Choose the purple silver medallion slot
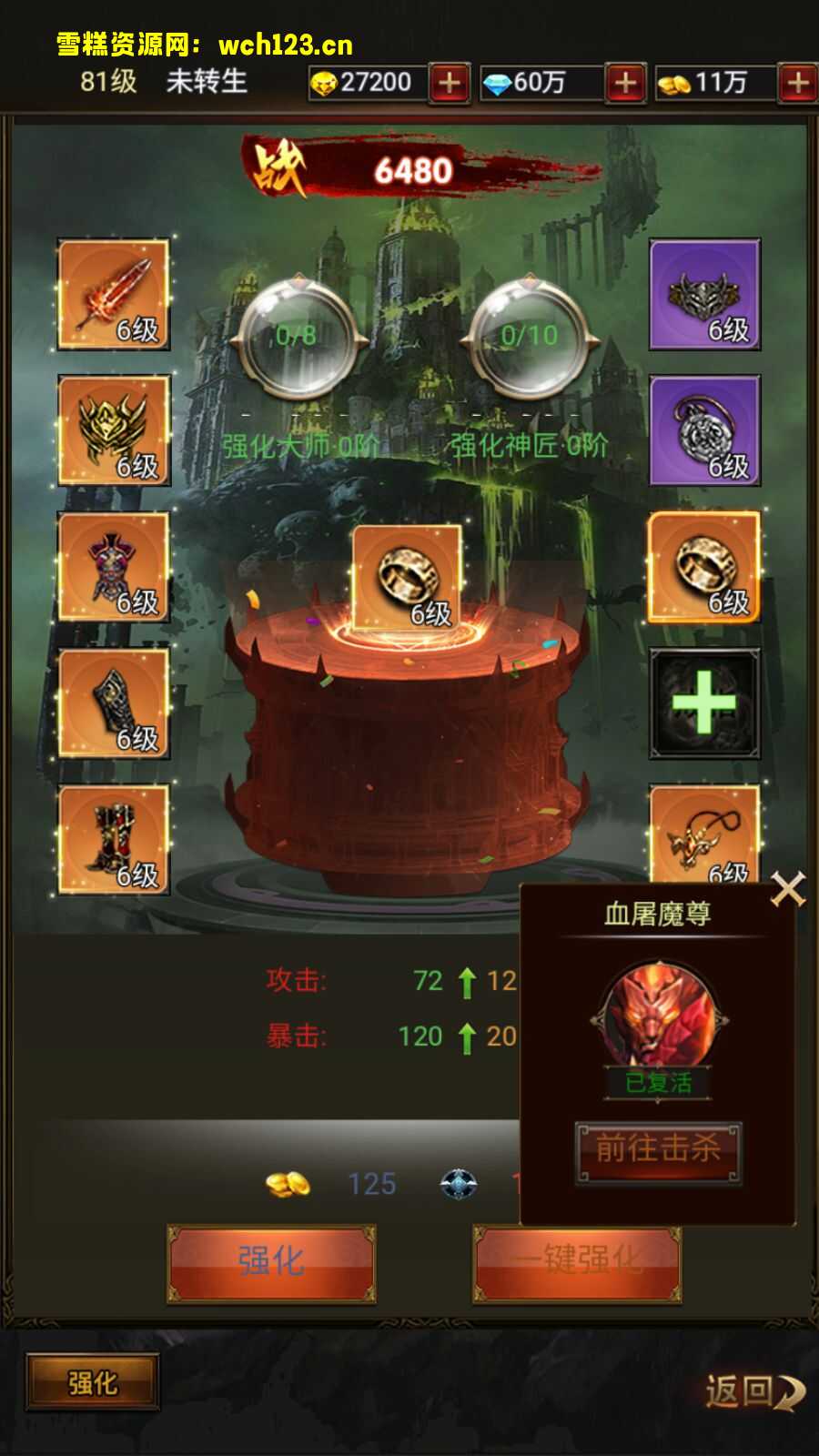The width and height of the screenshot is (819, 1456). point(704,430)
